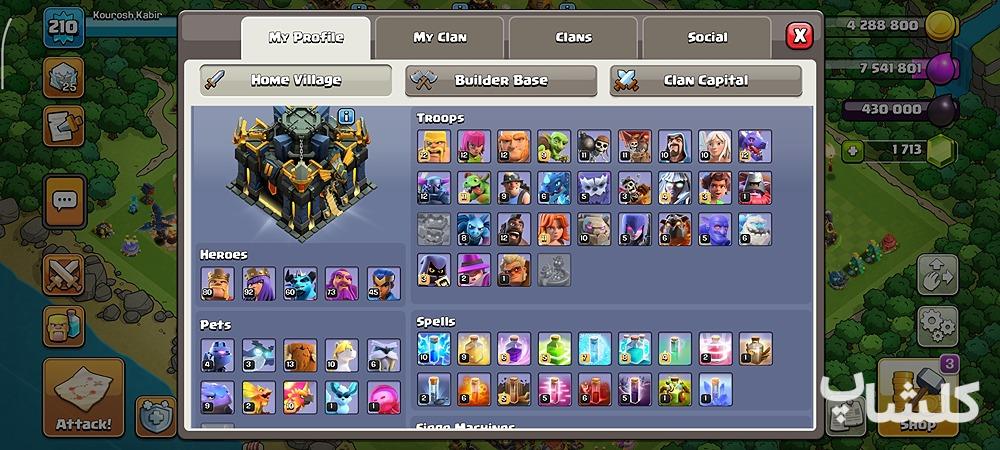Choose the Barbarian troop icon
This screenshot has height=450, width=1000.
click(x=433, y=146)
